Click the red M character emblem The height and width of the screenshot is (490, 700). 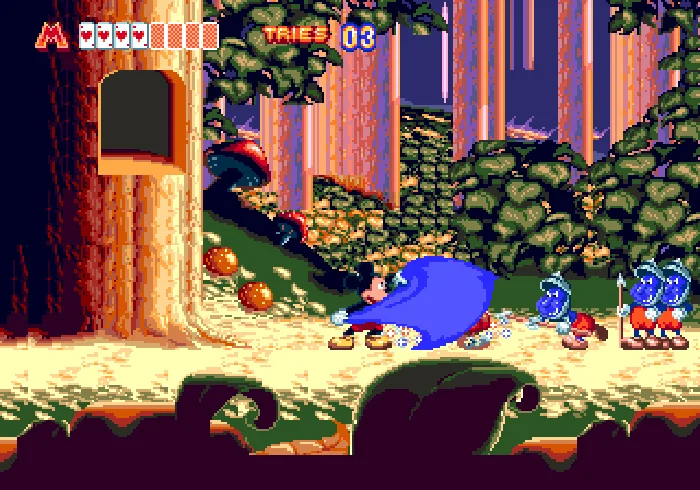pos(52,35)
